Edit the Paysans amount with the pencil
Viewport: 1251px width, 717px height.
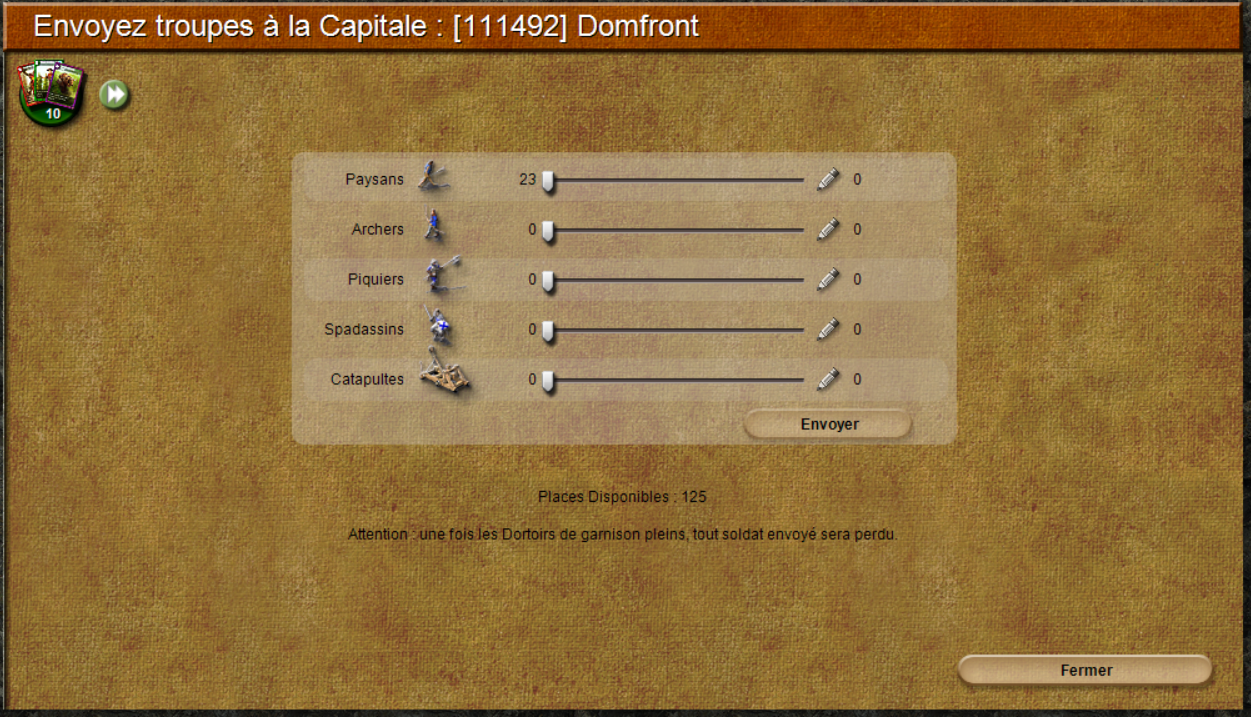point(828,179)
